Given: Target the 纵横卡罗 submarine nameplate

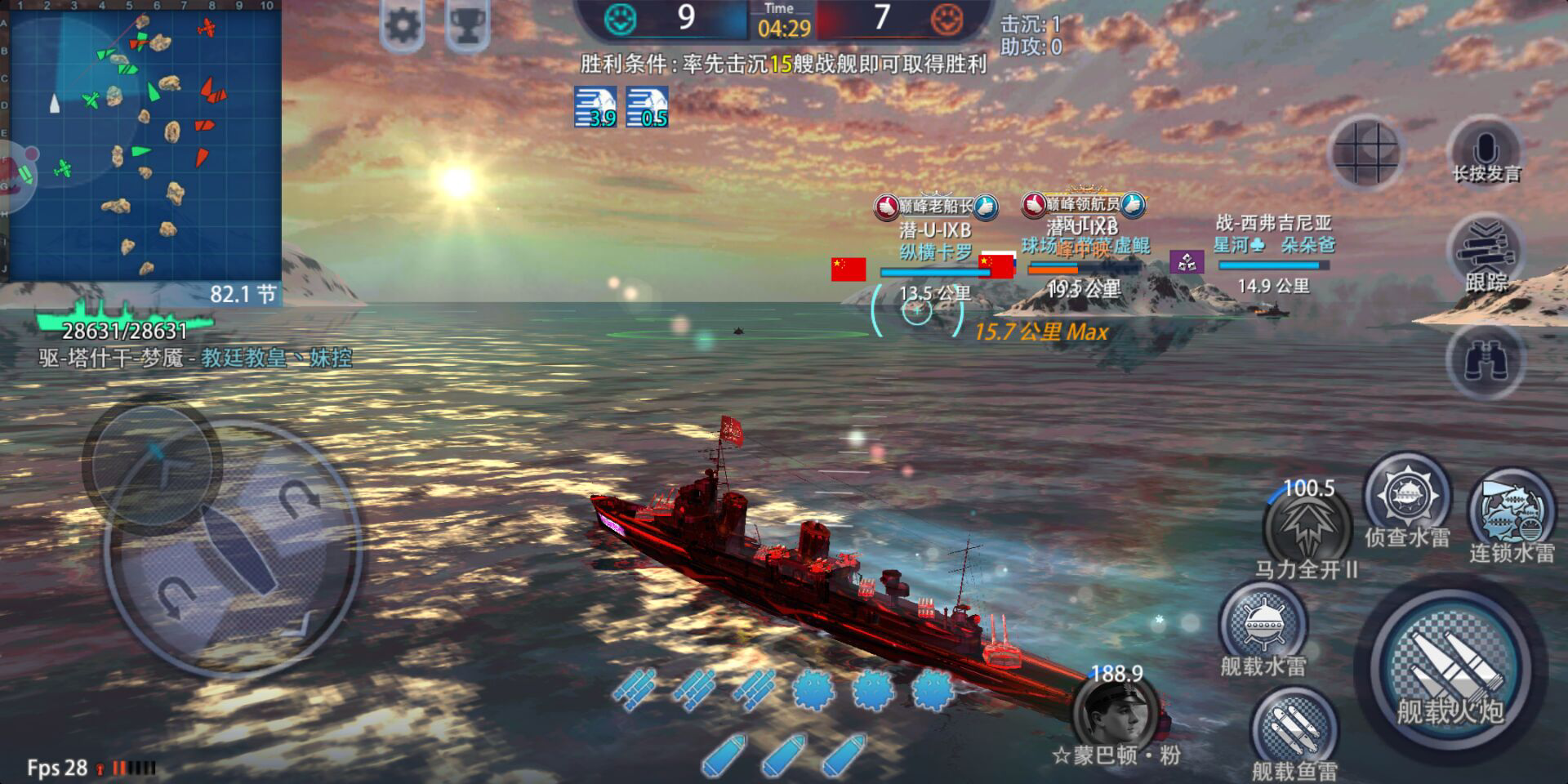Looking at the screenshot, I should point(935,252).
